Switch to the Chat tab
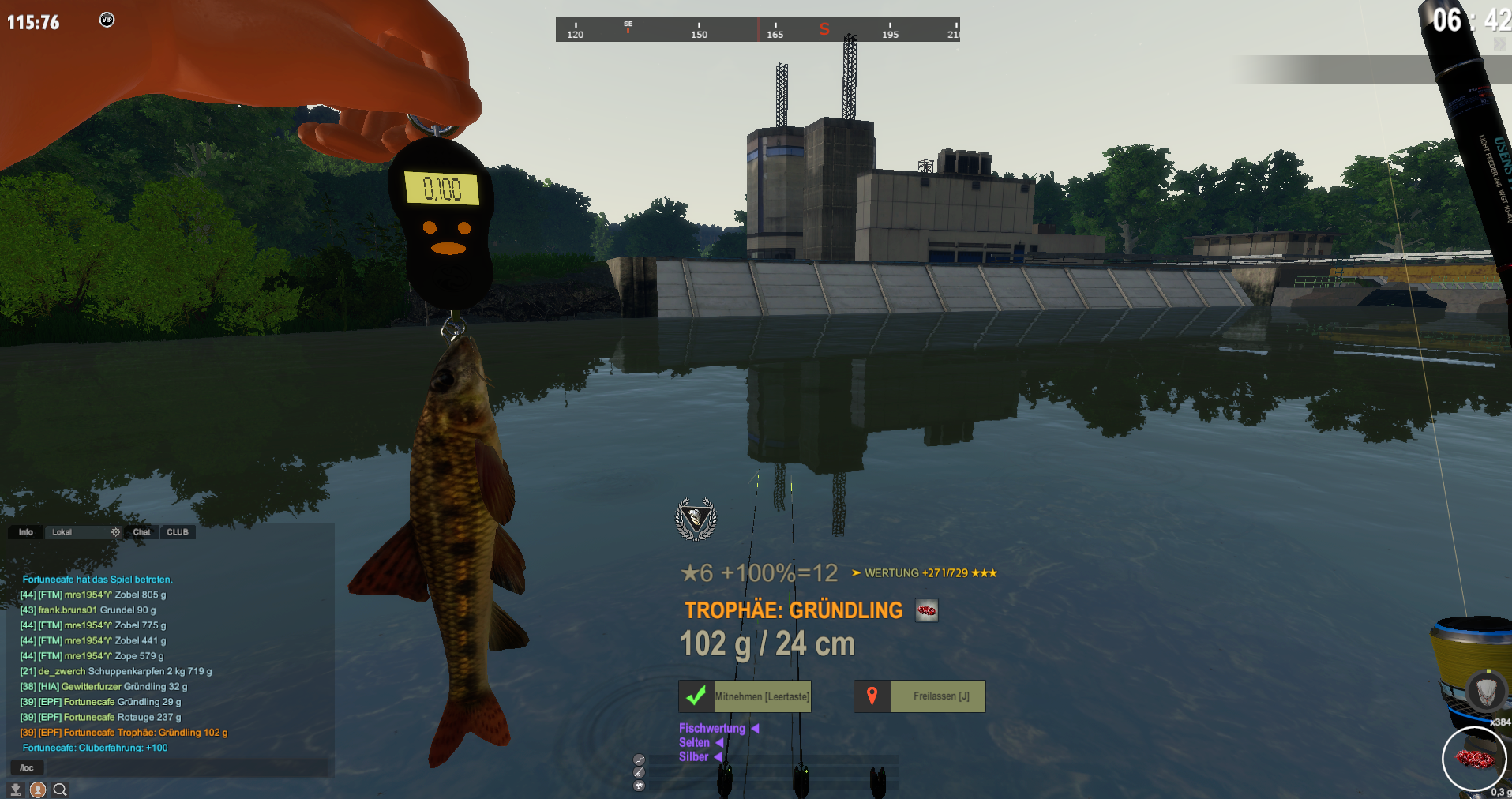The height and width of the screenshot is (799, 1512). coord(141,532)
